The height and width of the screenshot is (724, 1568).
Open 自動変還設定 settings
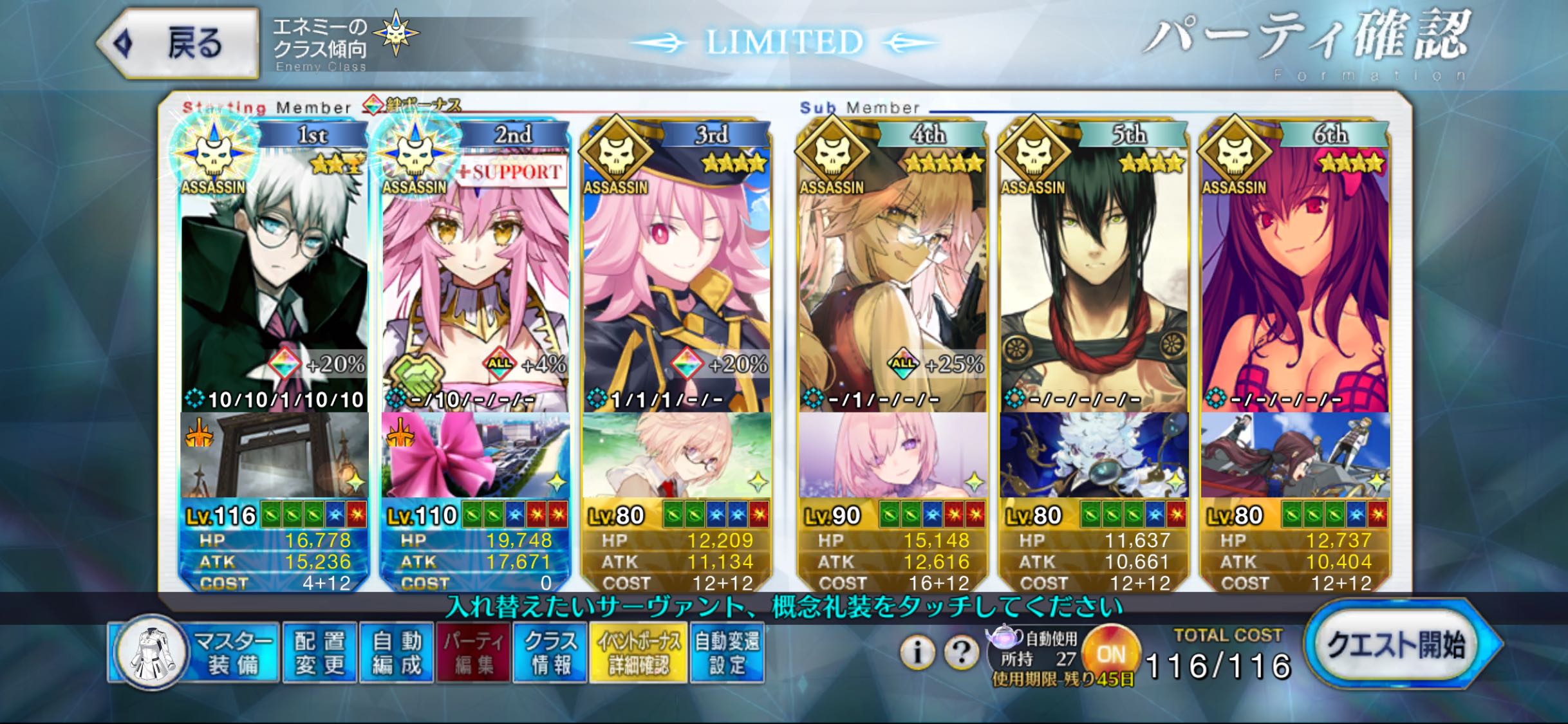[727, 653]
